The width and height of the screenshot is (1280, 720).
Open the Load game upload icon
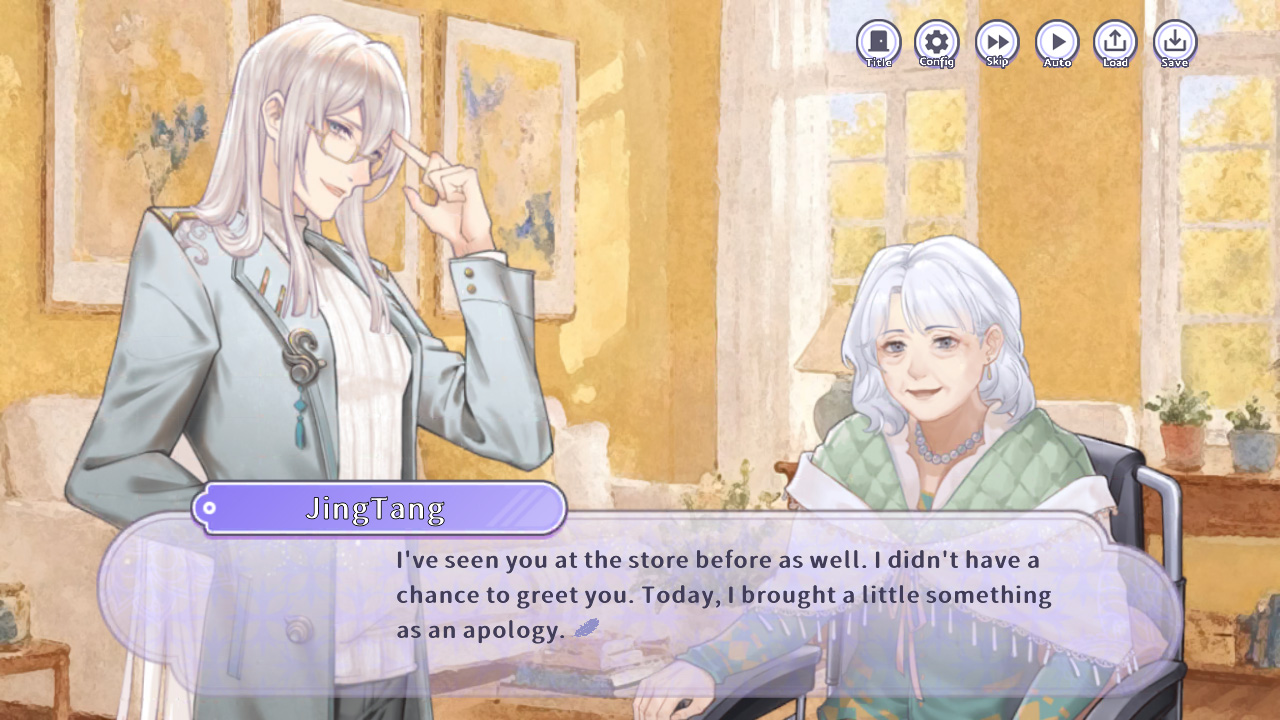tap(1115, 40)
